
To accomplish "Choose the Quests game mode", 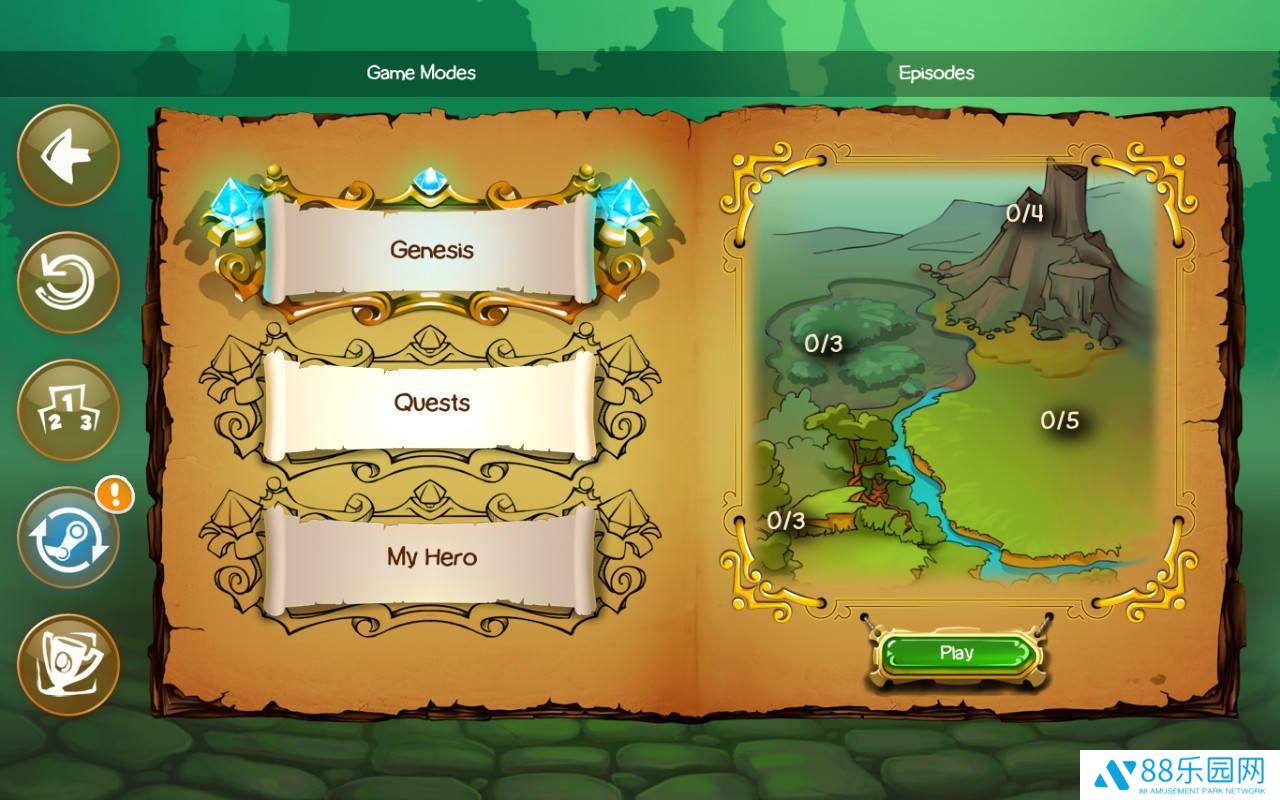I will tap(431, 403).
